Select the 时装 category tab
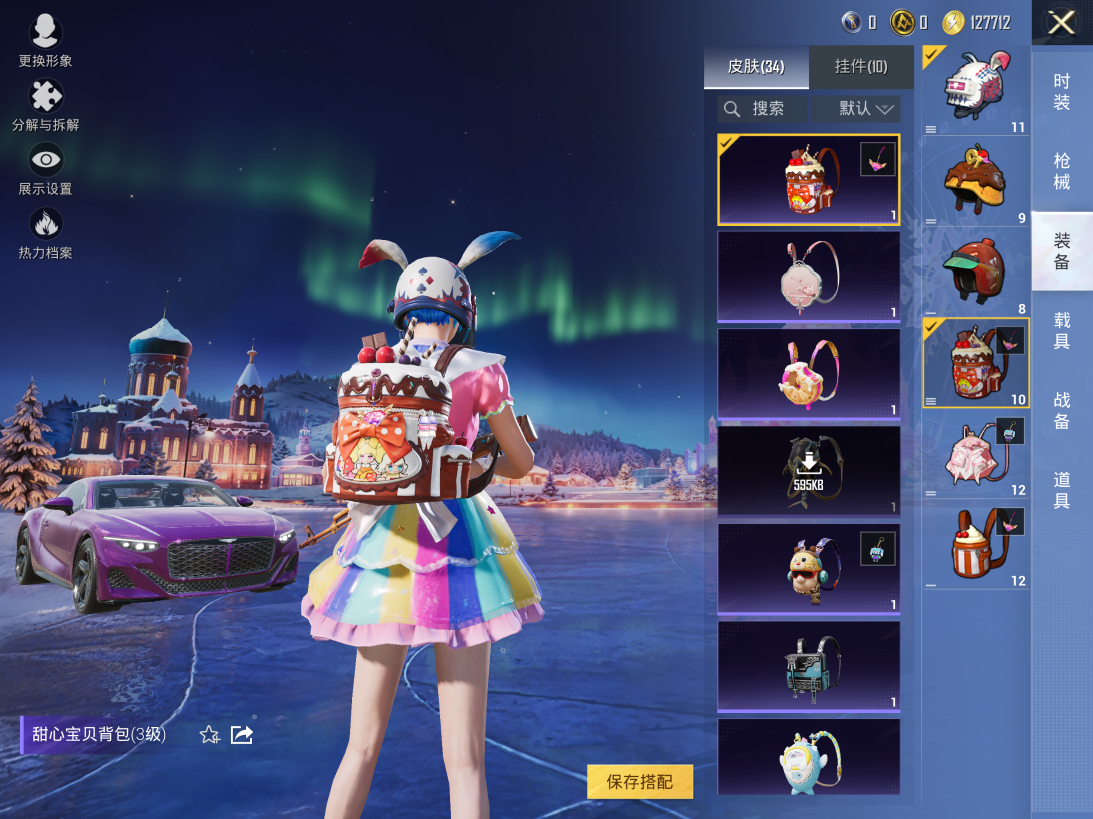This screenshot has height=819, width=1093. (x=1061, y=92)
